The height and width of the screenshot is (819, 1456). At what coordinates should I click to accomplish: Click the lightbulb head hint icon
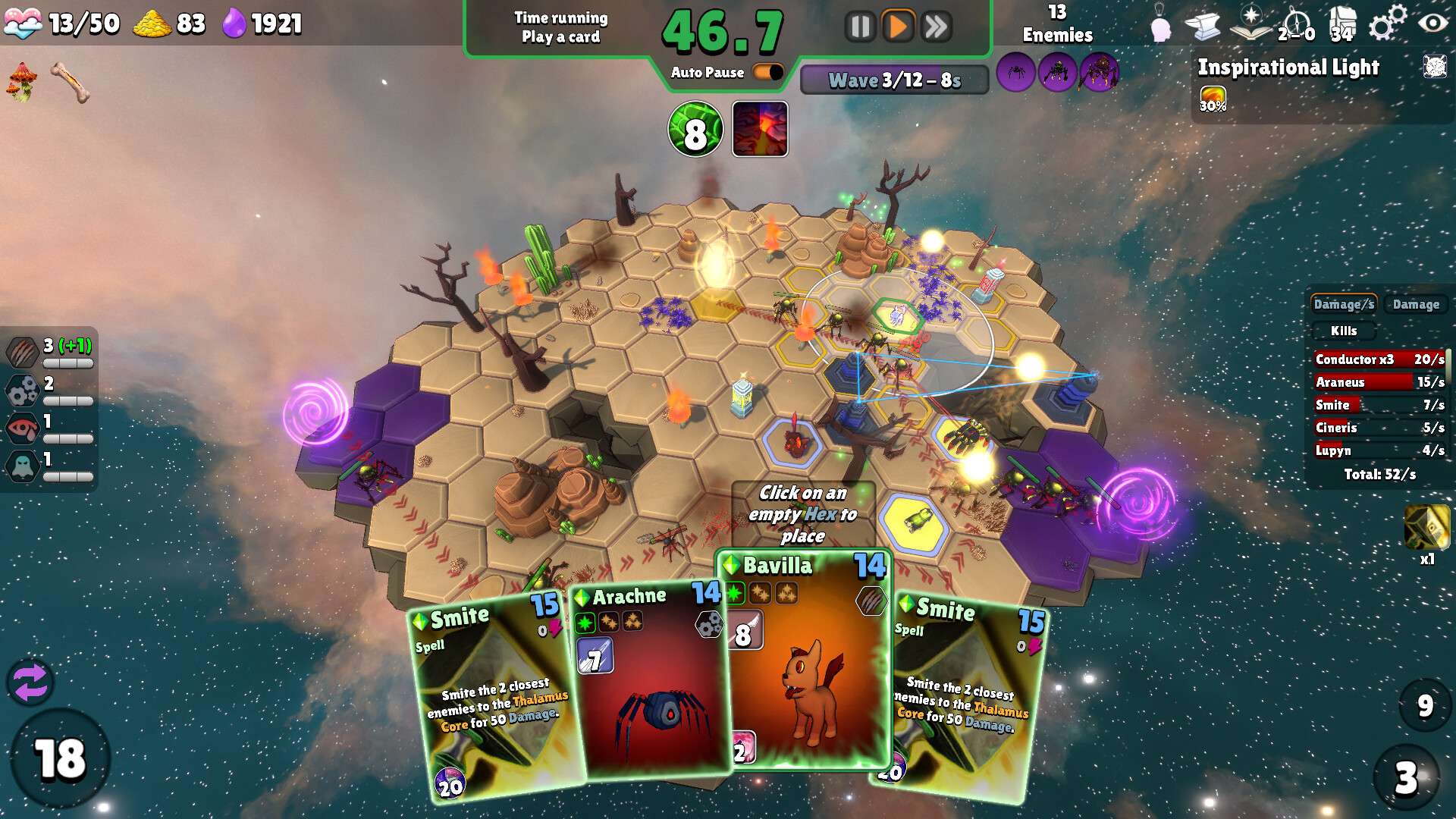[1160, 27]
